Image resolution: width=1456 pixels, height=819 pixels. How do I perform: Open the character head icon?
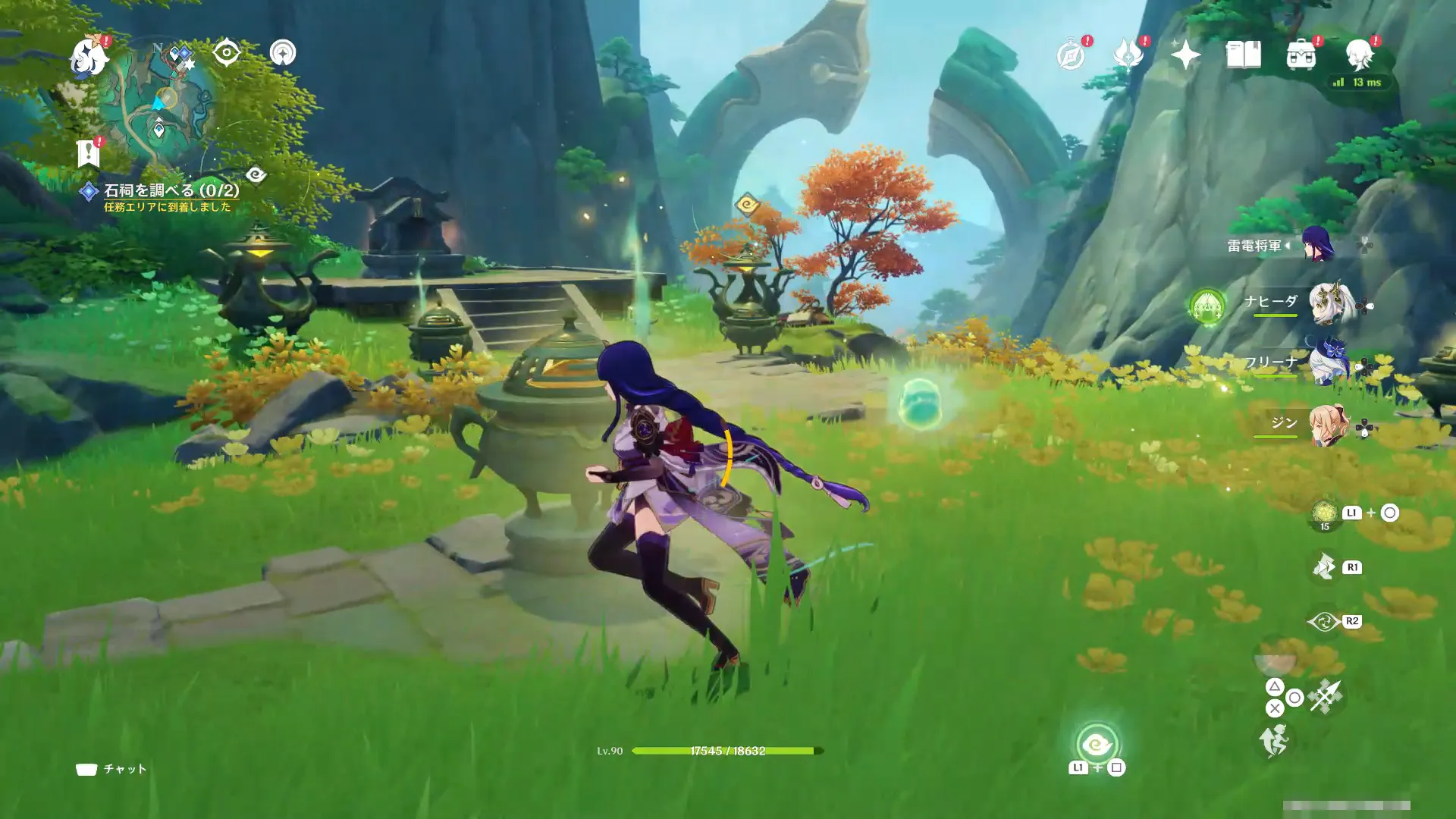tap(1359, 55)
